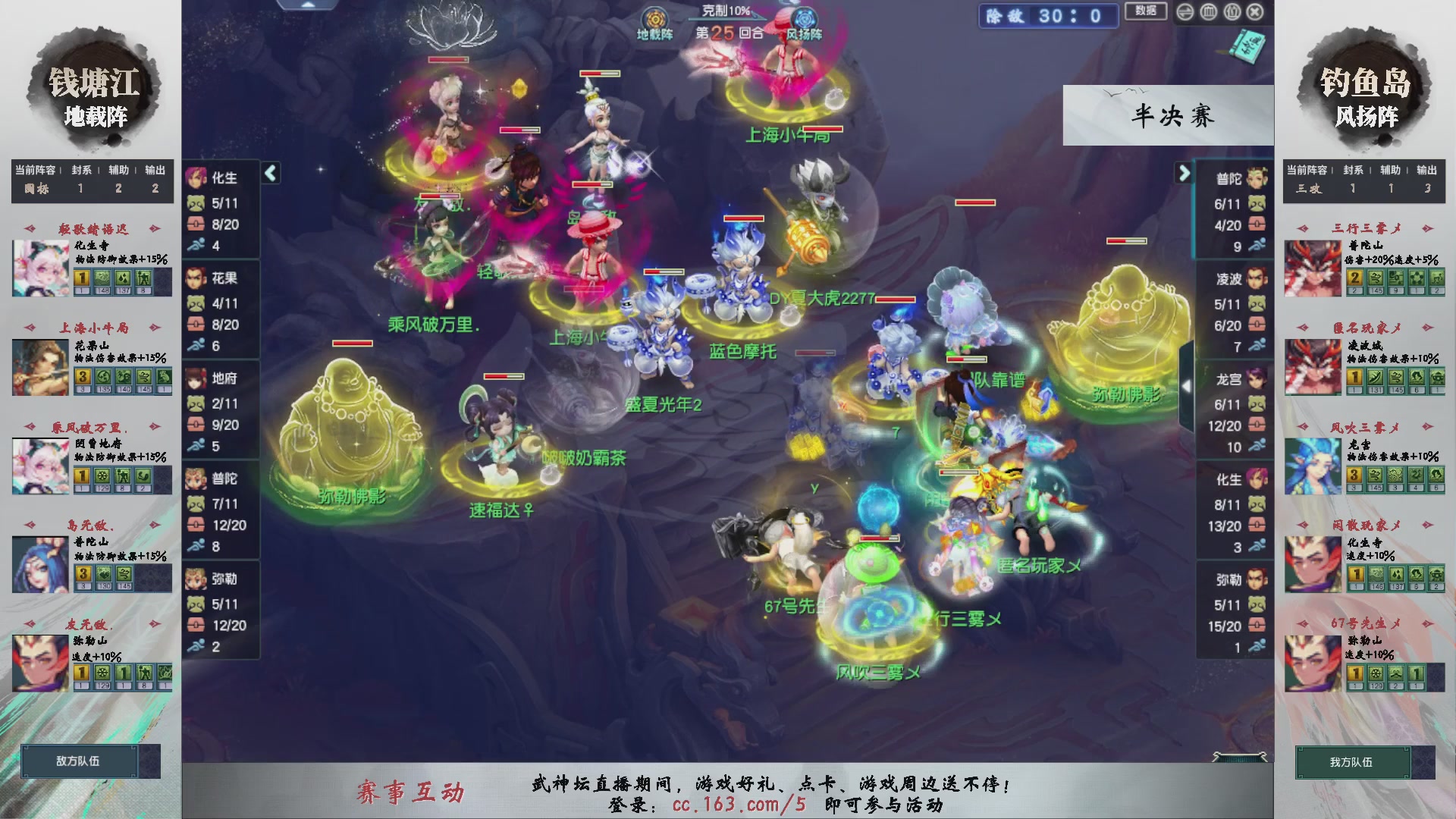This screenshot has height=819, width=1456.
Task: Click 龙宫's speed icon in right panel
Action: [1257, 446]
